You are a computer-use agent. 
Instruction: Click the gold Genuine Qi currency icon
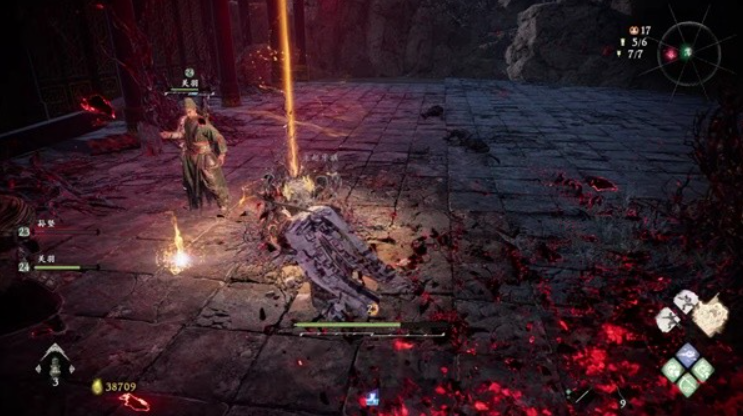coord(97,386)
